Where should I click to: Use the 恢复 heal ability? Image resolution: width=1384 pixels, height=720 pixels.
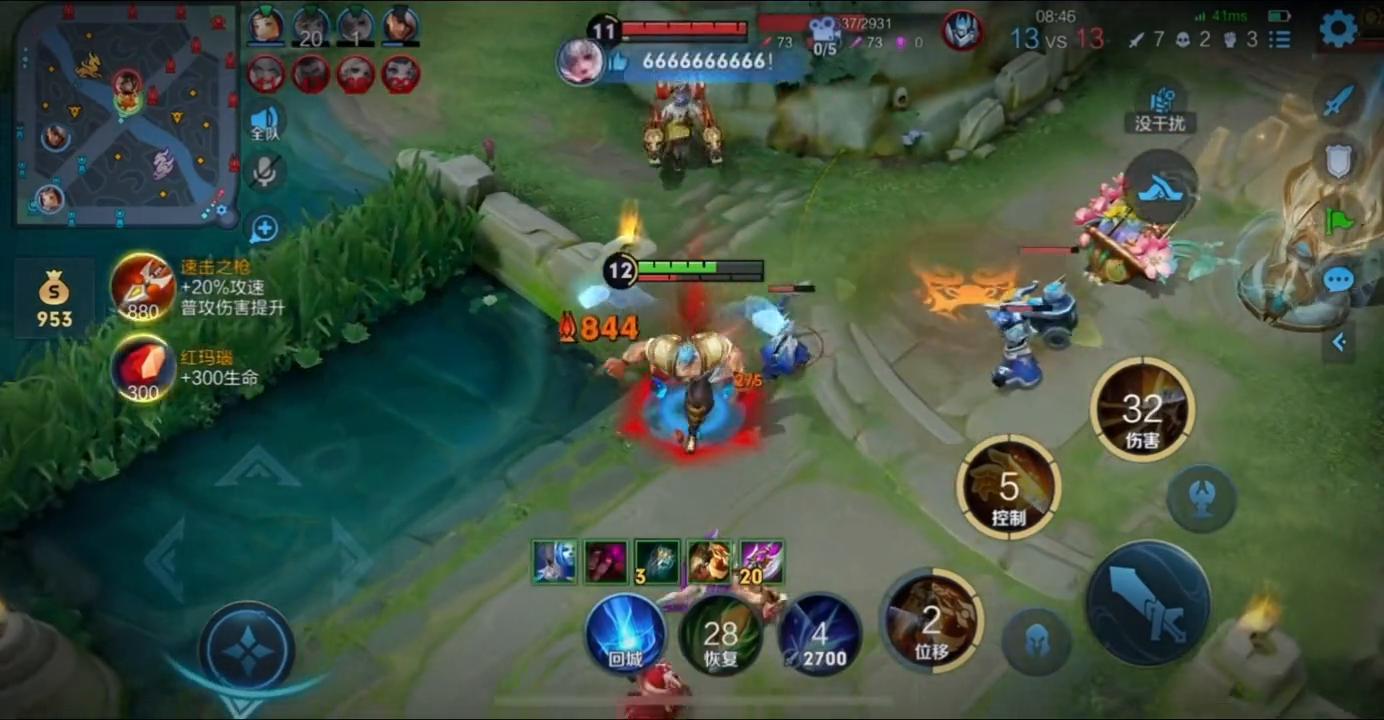pyautogui.click(x=720, y=634)
